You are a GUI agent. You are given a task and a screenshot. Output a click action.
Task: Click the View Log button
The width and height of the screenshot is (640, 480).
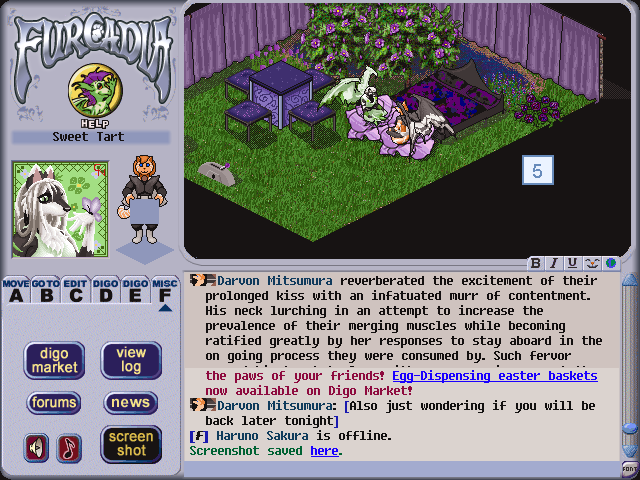[x=131, y=360]
